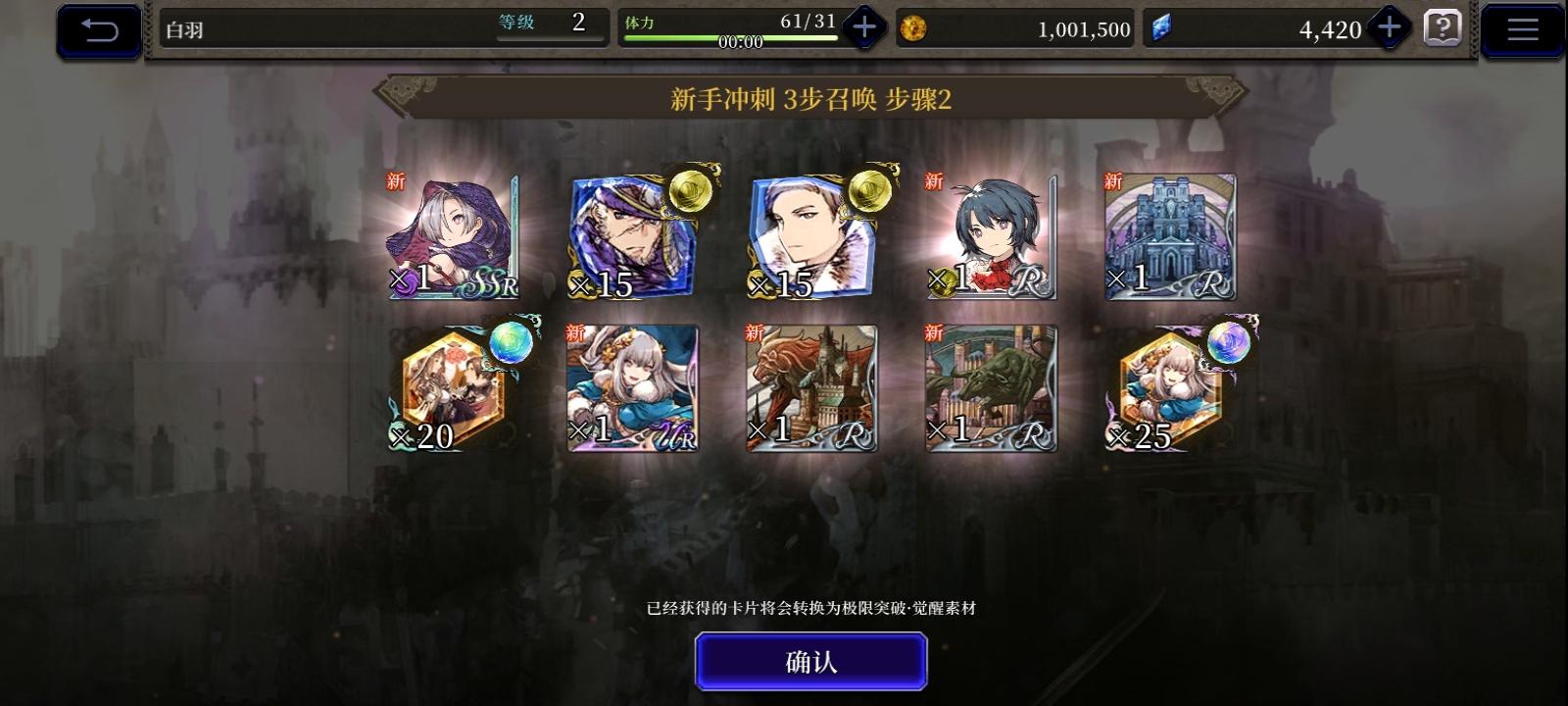Tap the crystal plus expander button

point(1388,27)
